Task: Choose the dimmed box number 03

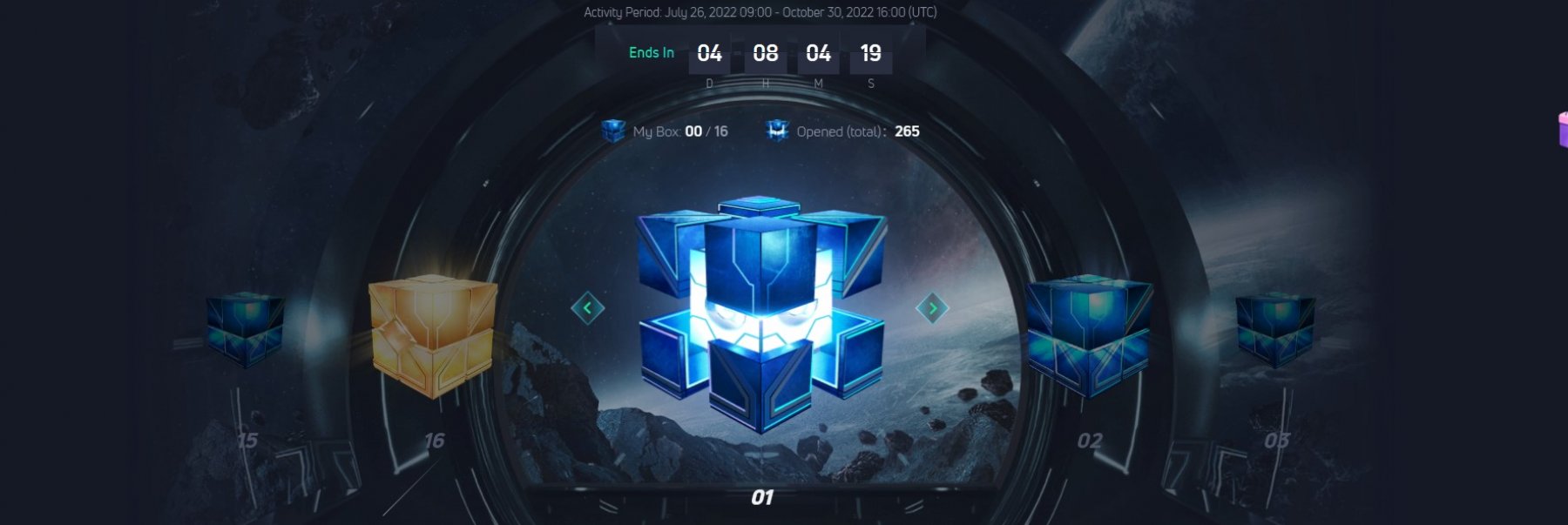Action: tap(1275, 329)
